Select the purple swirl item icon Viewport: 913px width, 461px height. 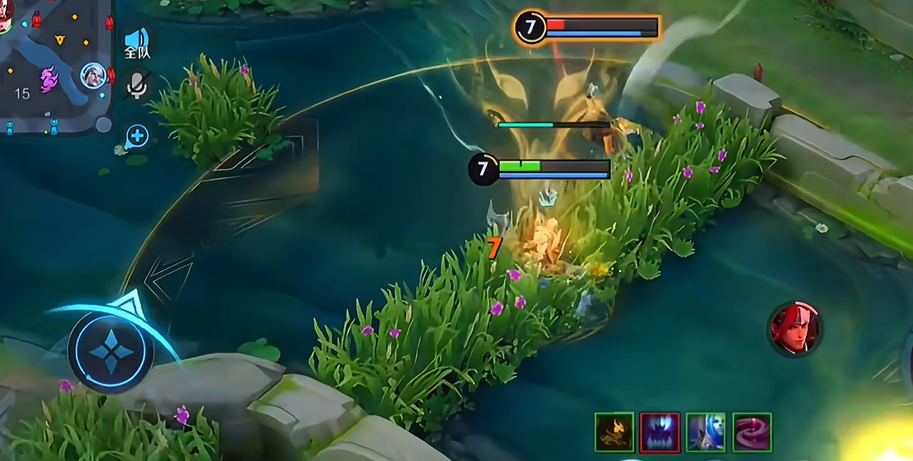pyautogui.click(x=752, y=432)
